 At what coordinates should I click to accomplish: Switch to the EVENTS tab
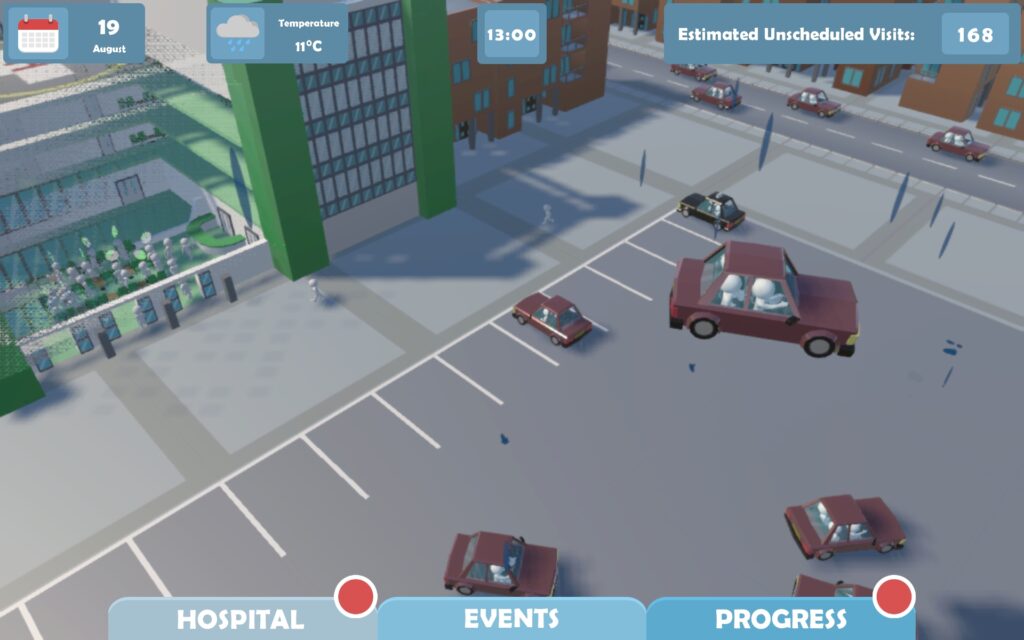pyautogui.click(x=511, y=619)
